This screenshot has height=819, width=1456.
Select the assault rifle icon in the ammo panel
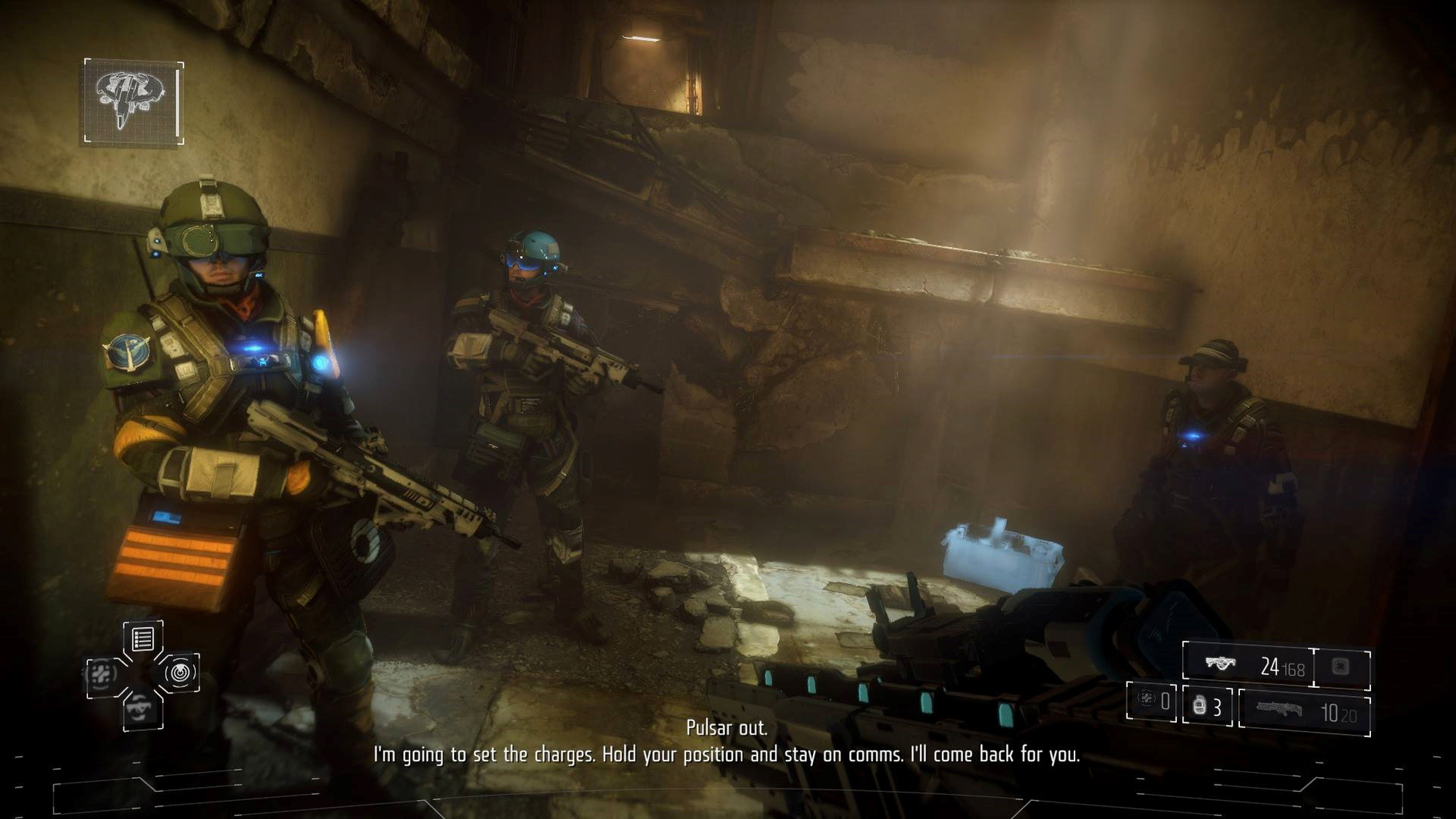tap(1221, 663)
